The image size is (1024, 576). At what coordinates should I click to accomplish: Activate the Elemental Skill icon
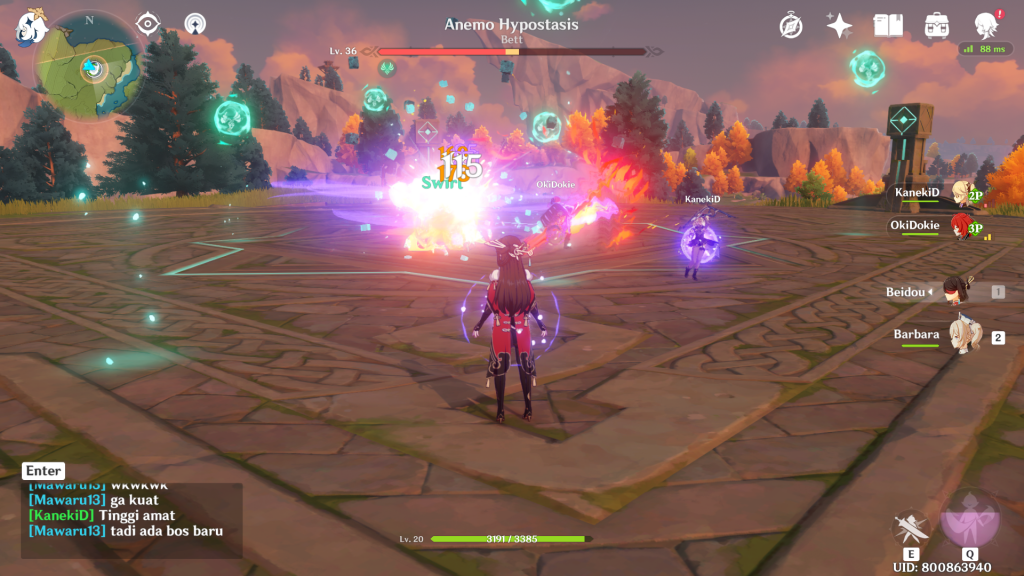911,528
